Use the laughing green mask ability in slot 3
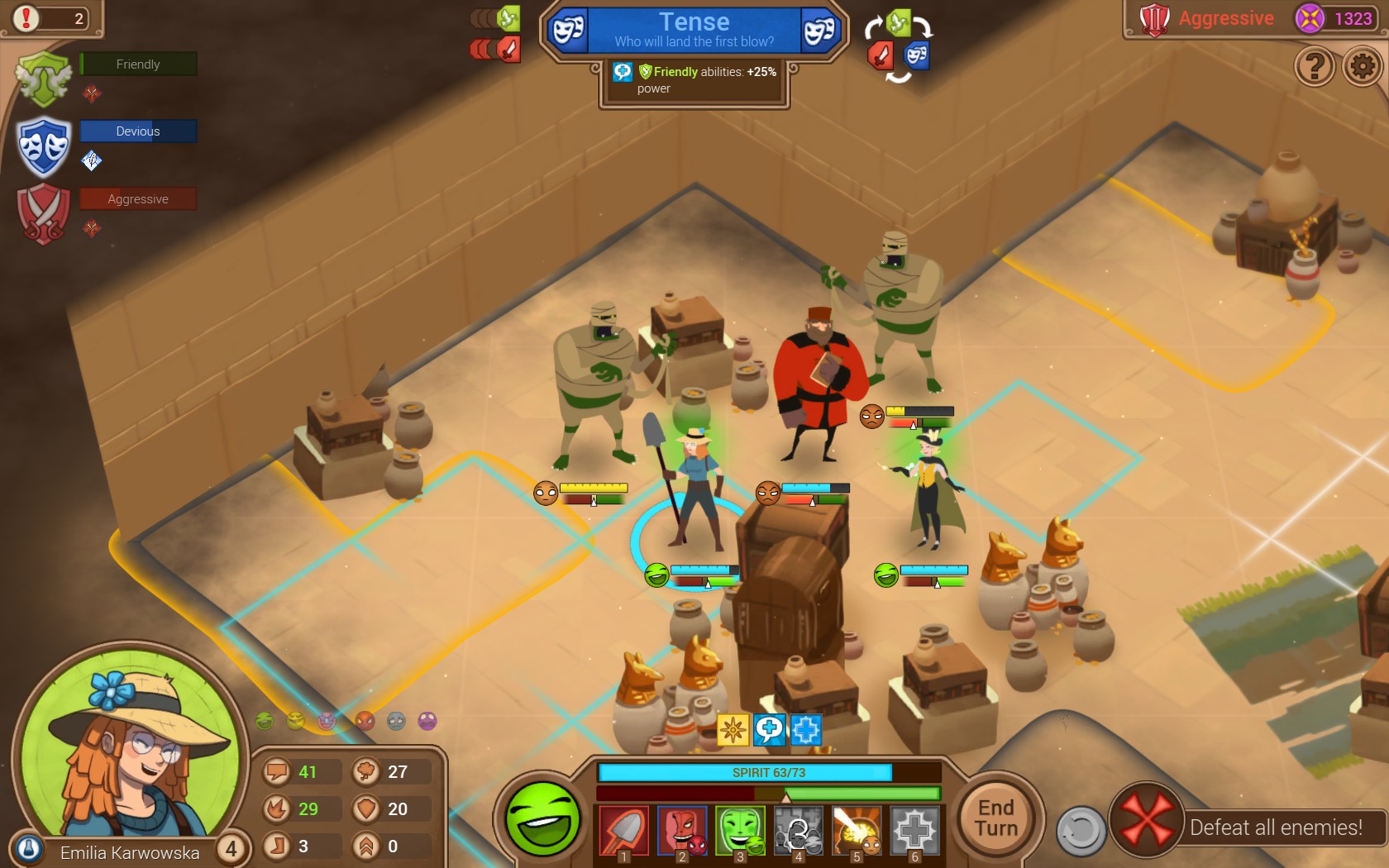The image size is (1389, 868). coord(741,832)
